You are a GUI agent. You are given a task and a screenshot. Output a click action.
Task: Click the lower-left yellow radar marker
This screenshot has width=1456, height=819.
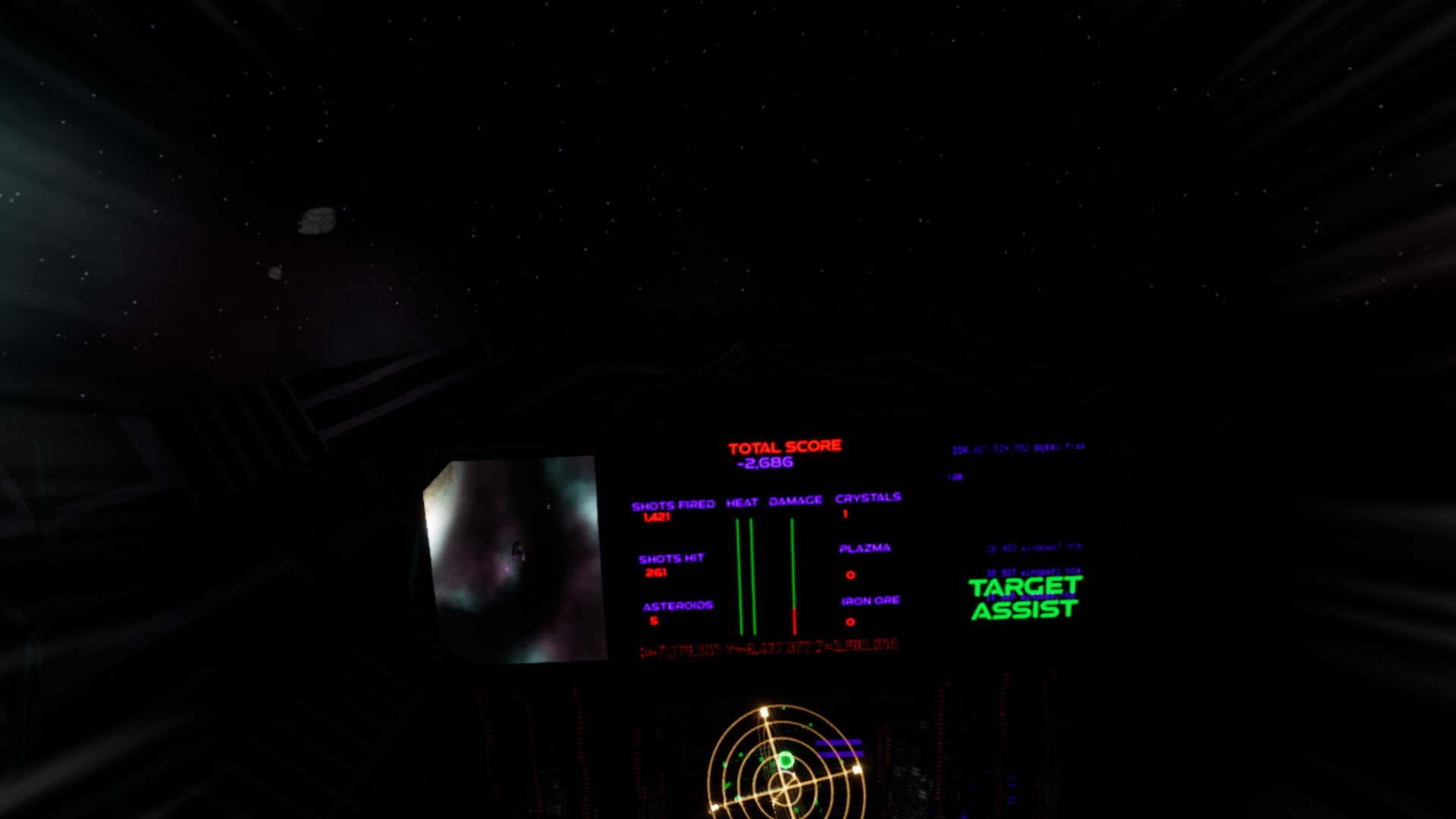[x=714, y=806]
